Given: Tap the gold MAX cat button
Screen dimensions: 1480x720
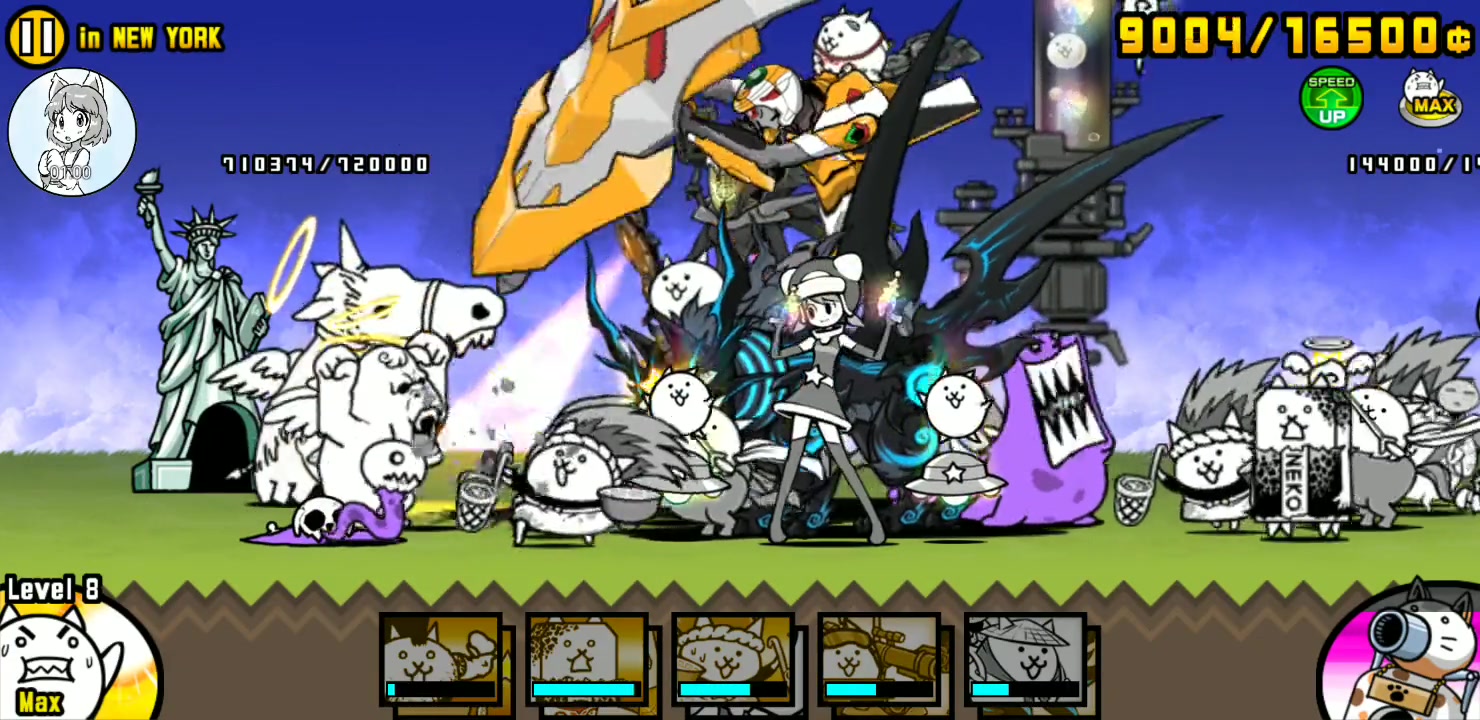Looking at the screenshot, I should point(1433,97).
